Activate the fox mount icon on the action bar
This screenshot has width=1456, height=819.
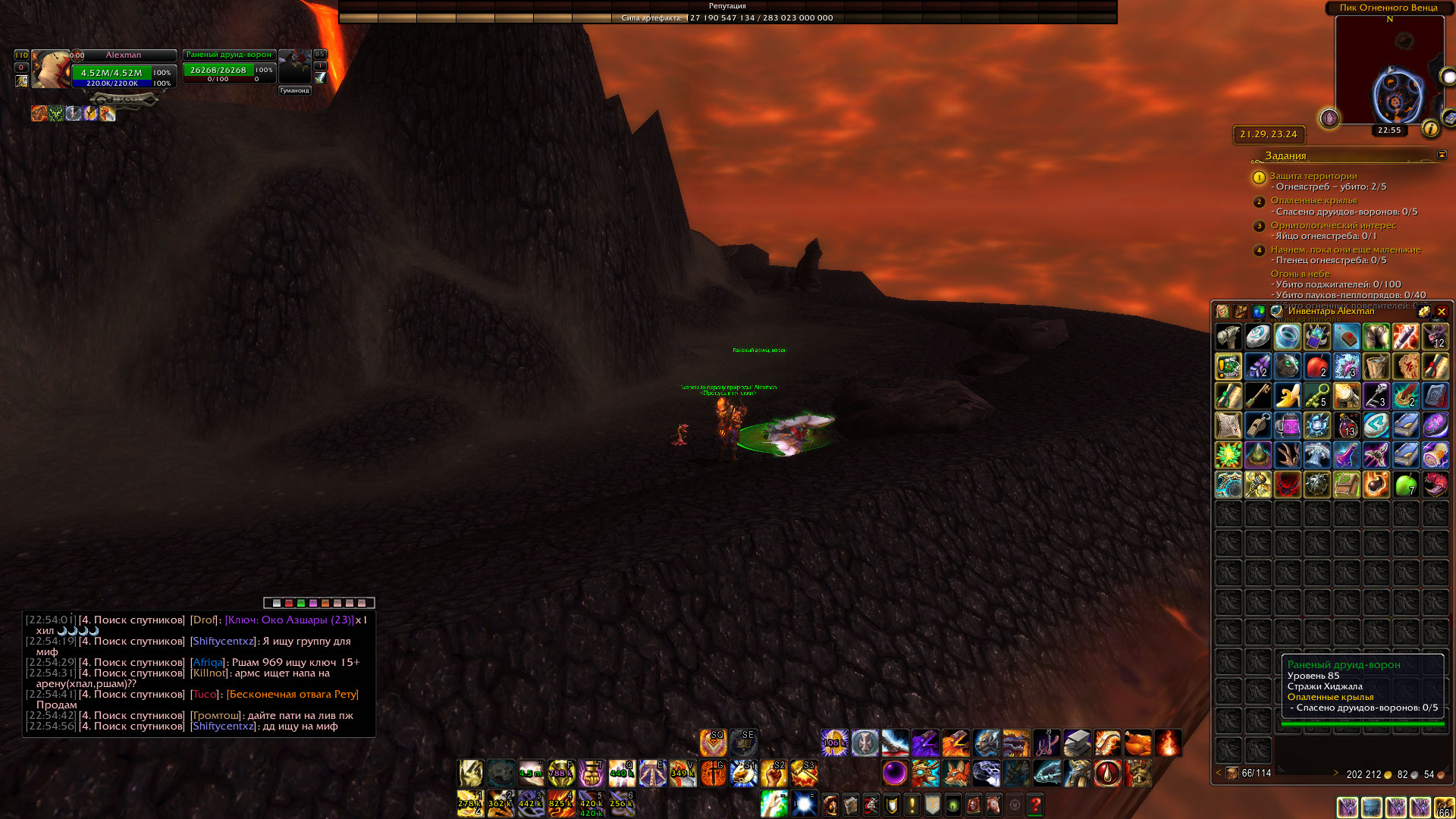pyautogui.click(x=955, y=773)
